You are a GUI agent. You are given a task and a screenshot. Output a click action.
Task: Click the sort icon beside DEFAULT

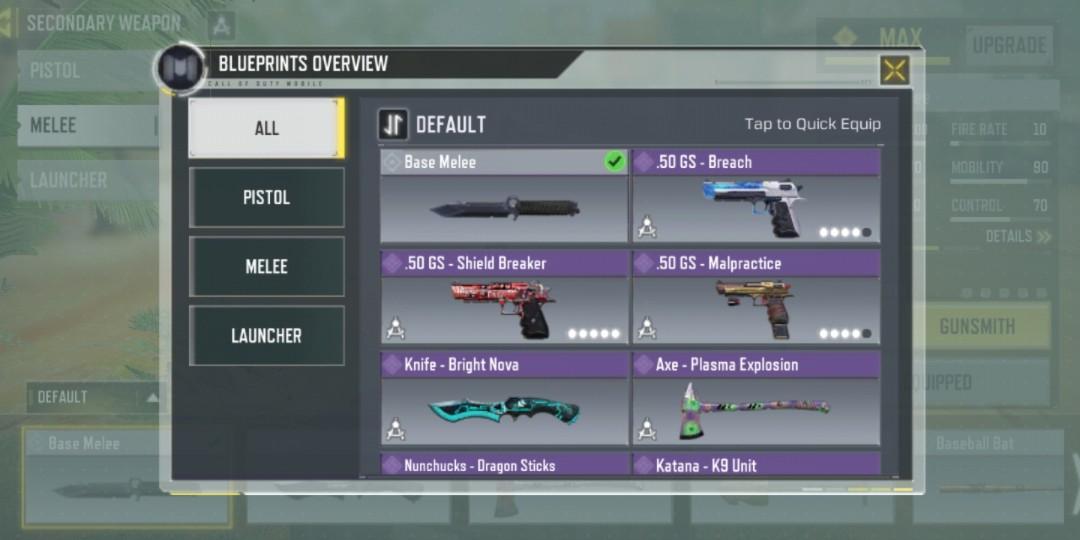393,125
